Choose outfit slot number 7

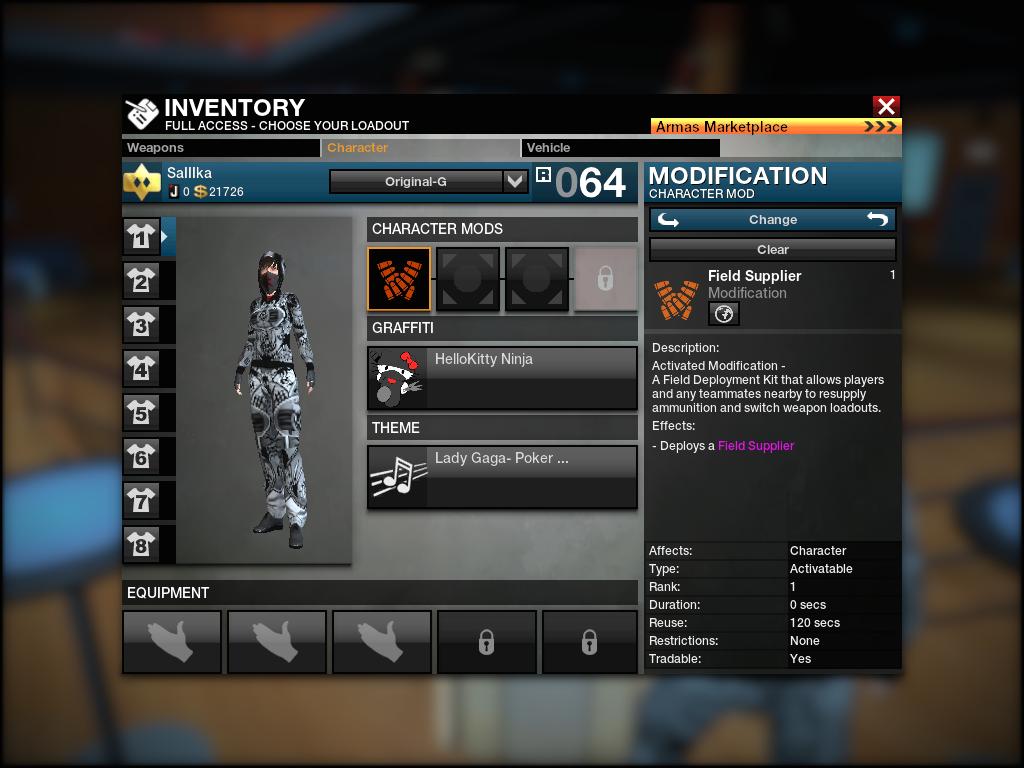(141, 500)
